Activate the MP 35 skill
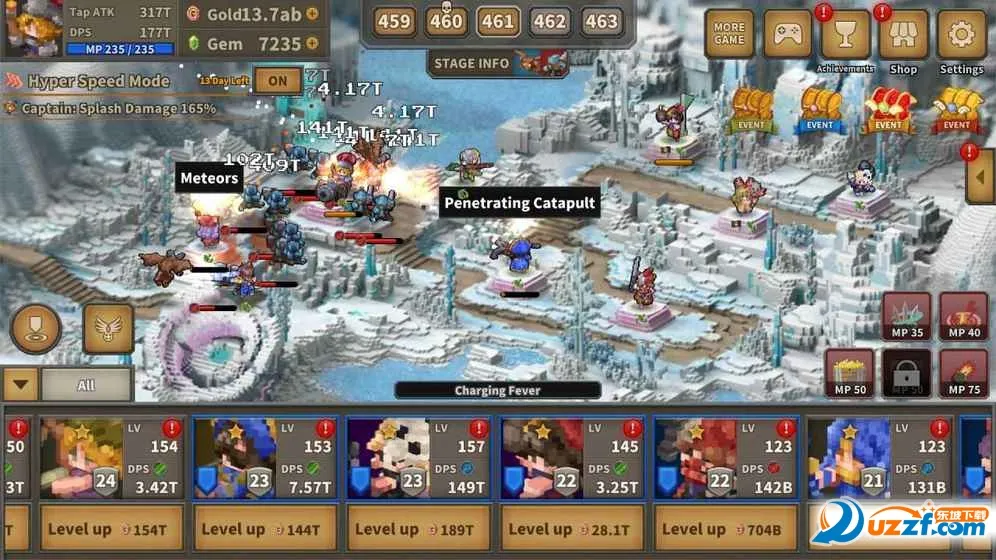996x560 pixels. 906,317
